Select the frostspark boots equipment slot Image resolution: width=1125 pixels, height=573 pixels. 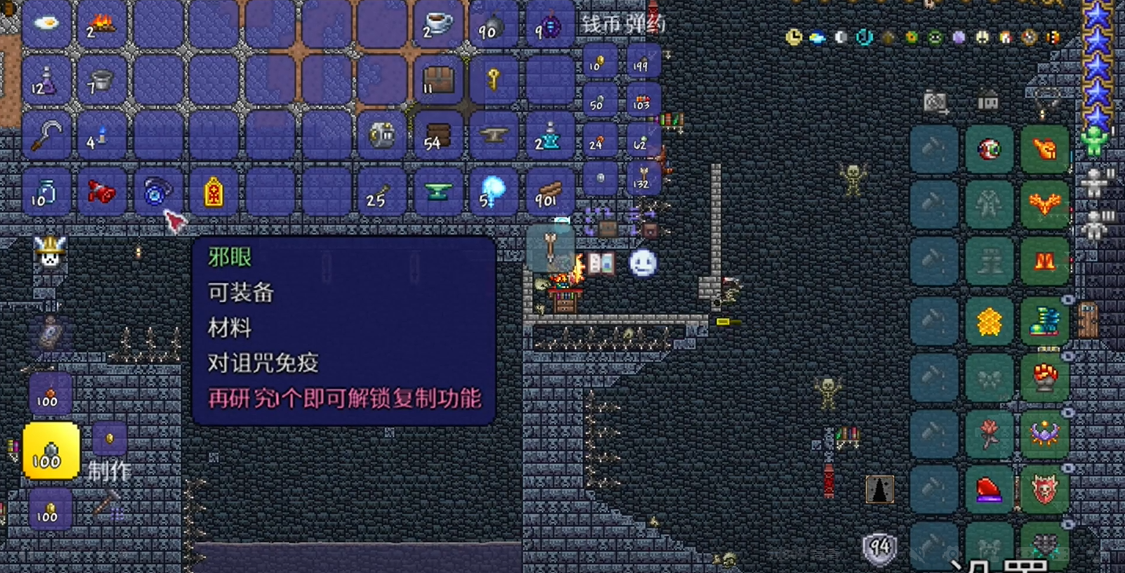click(1044, 321)
